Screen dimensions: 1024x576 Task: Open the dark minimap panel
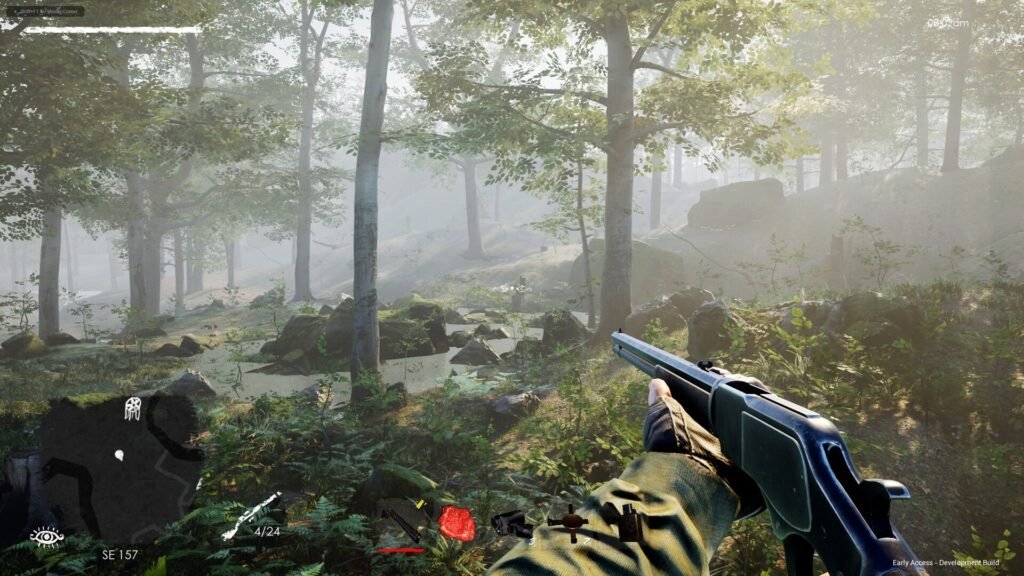[118, 465]
